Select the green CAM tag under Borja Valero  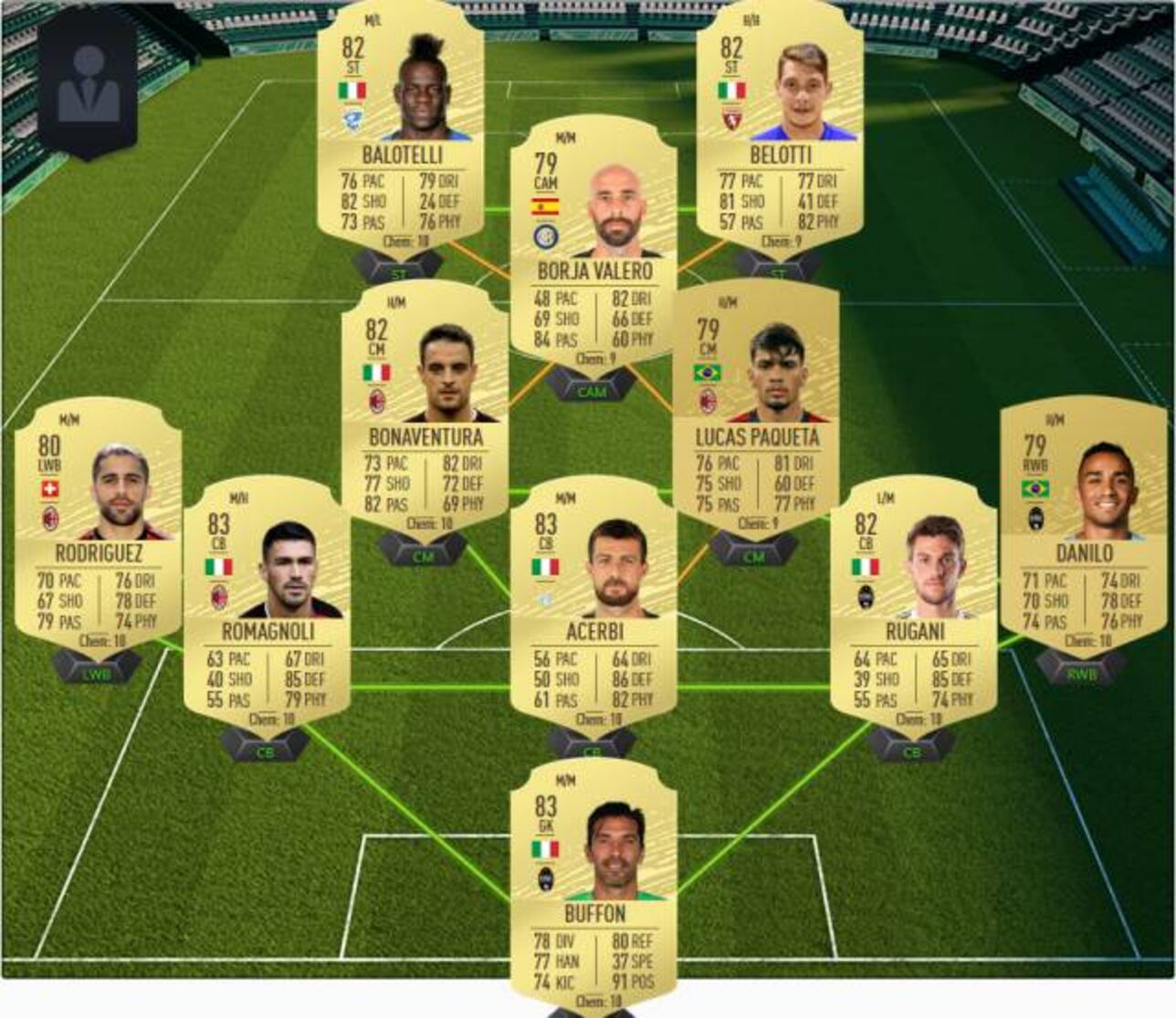[592, 392]
